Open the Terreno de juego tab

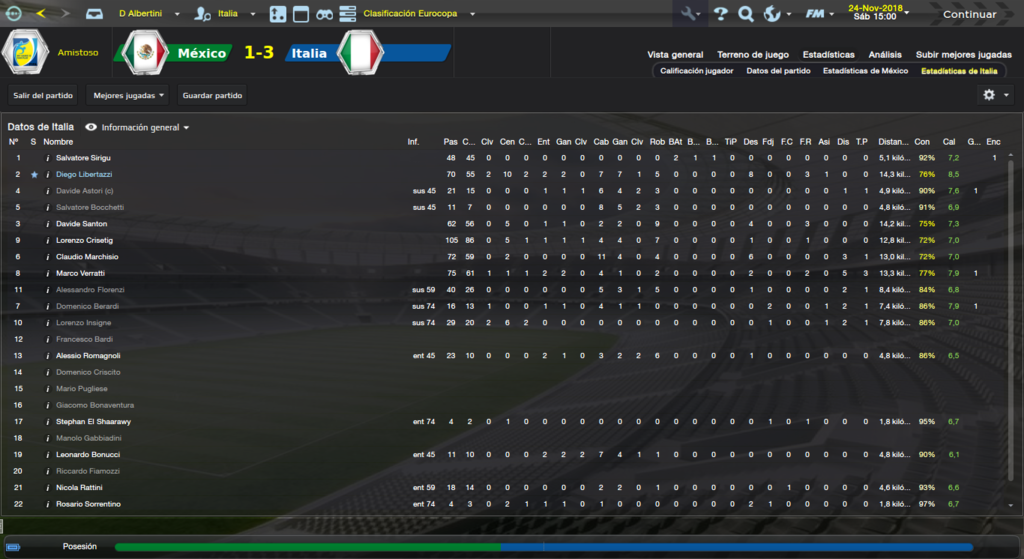(x=753, y=54)
